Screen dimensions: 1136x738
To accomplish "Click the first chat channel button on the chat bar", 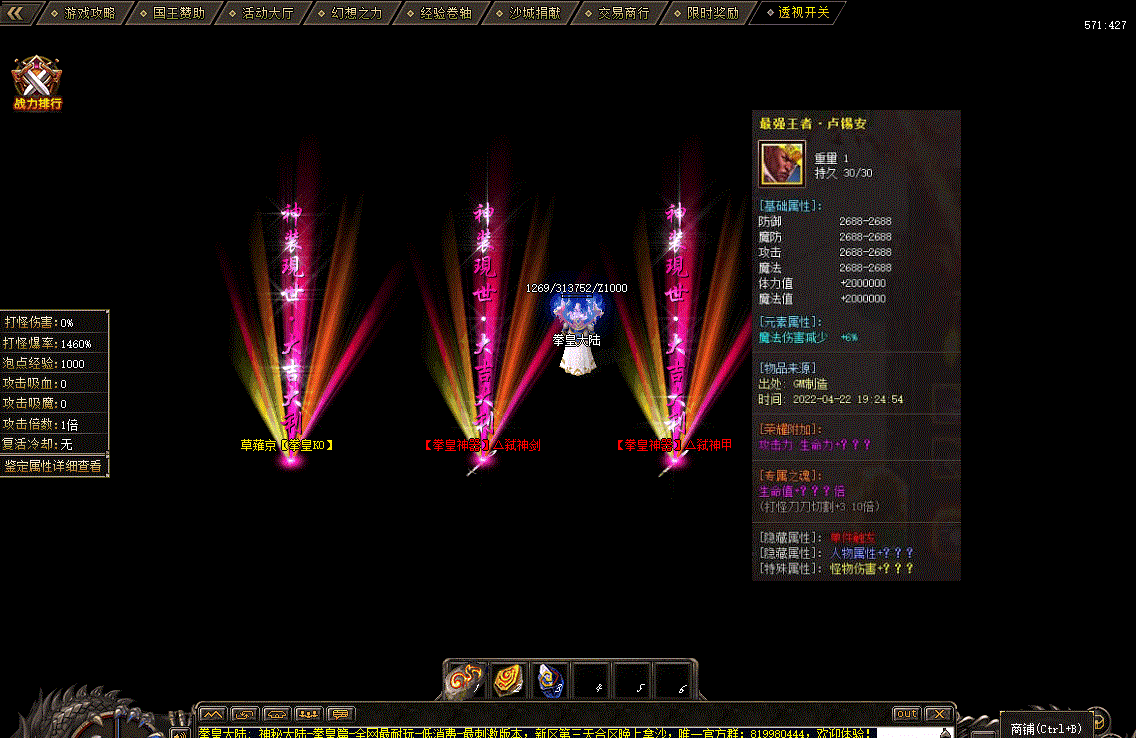I will 211,714.
